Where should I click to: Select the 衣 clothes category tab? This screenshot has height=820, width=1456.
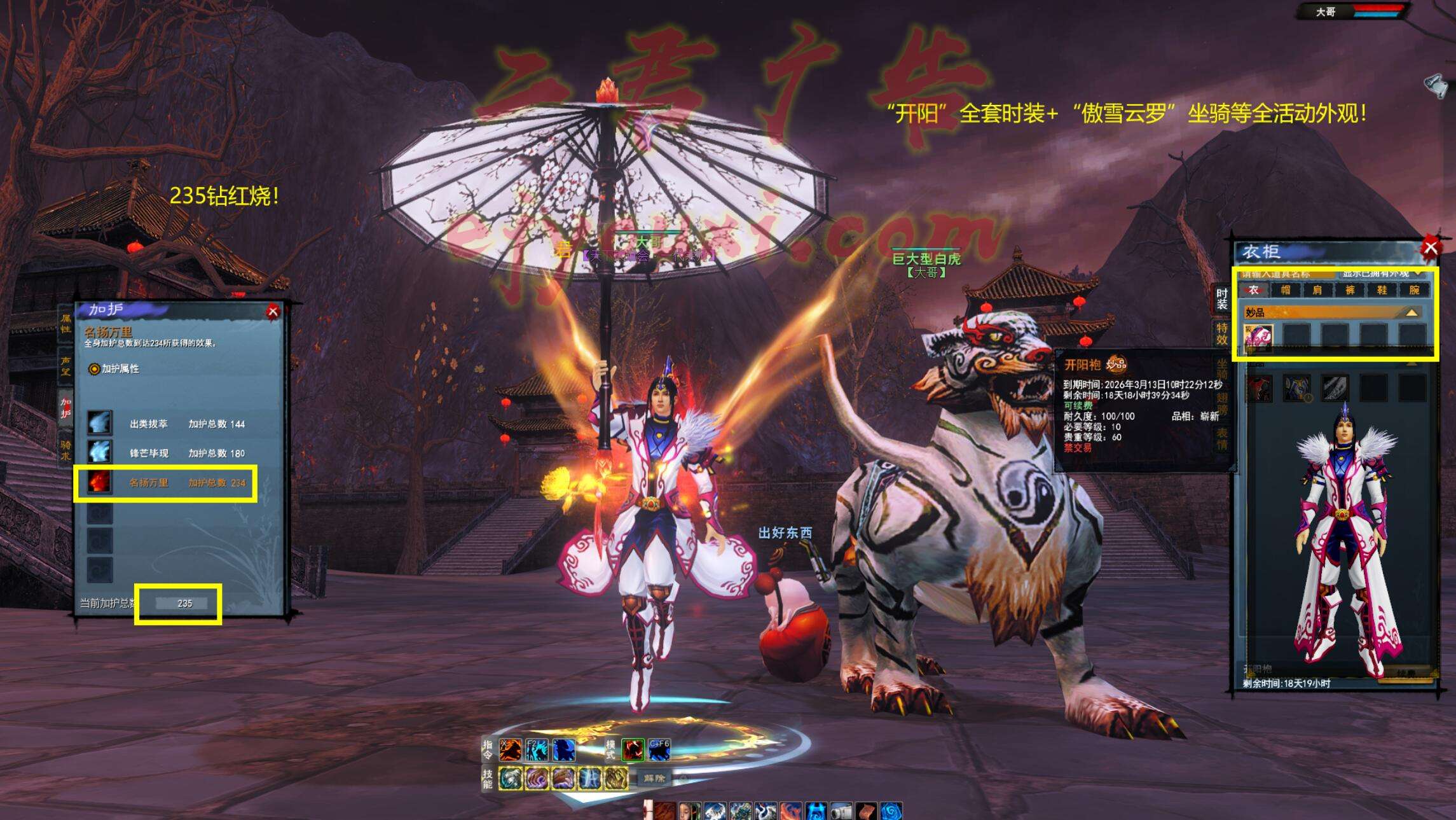point(1253,290)
